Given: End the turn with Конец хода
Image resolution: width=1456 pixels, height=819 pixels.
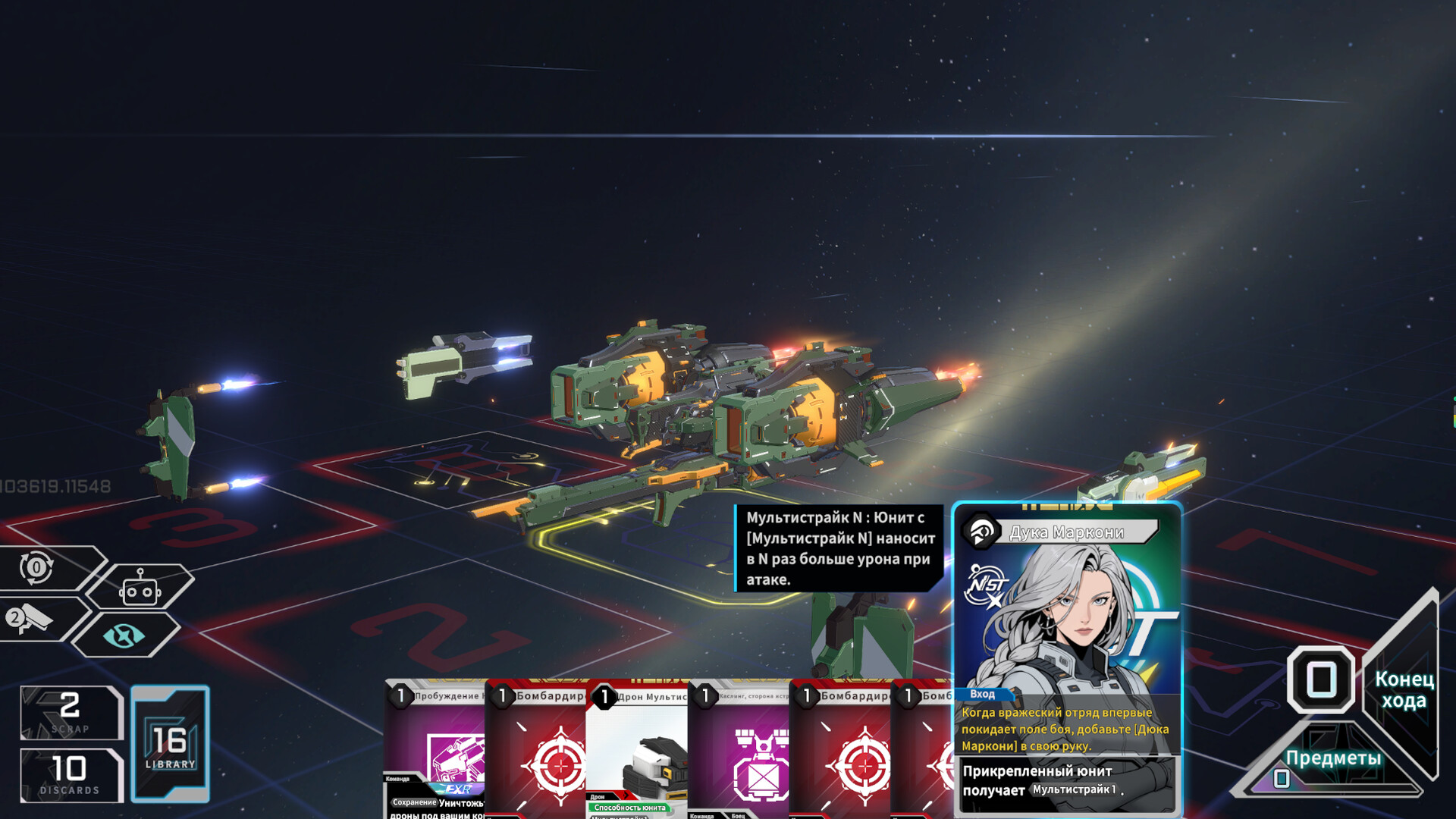Looking at the screenshot, I should 1404,689.
